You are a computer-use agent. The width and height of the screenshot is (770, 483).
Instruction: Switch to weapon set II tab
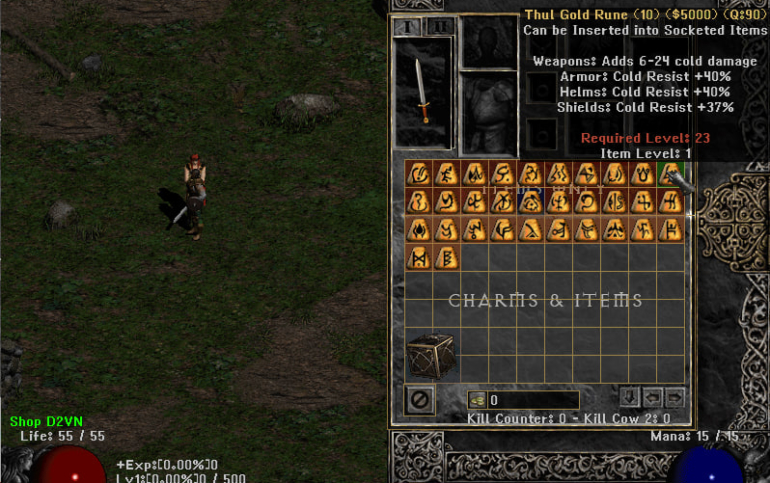[x=440, y=27]
